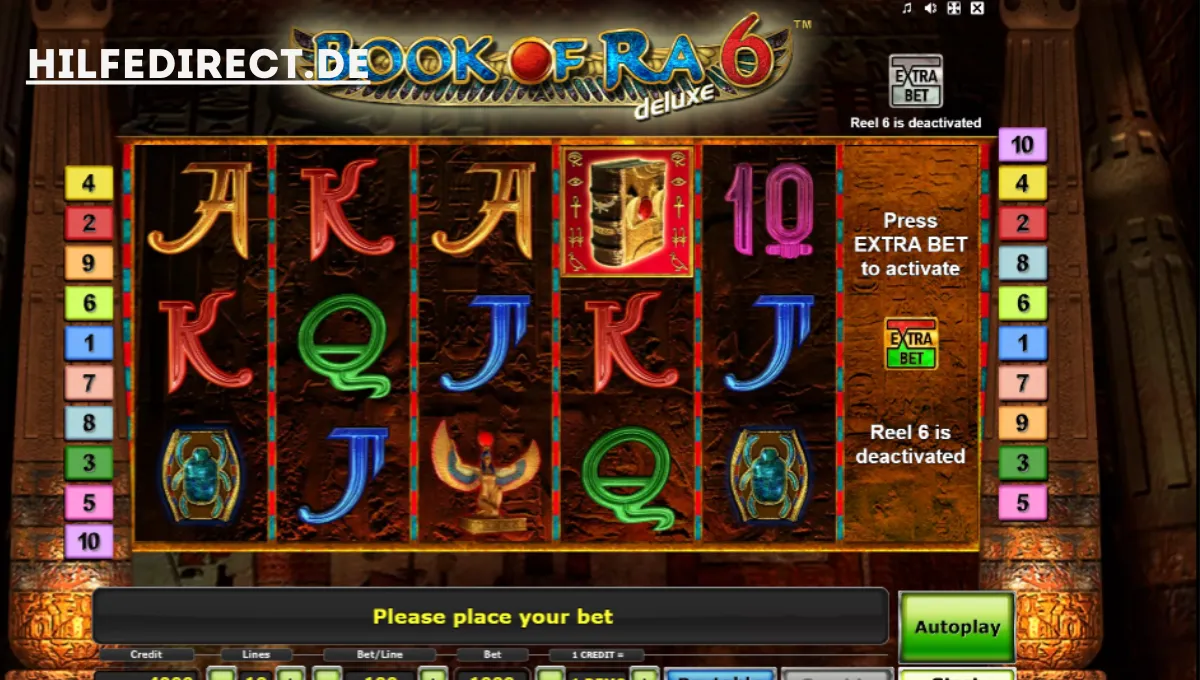Toggle the music note icon
The image size is (1200, 680).
[x=907, y=9]
